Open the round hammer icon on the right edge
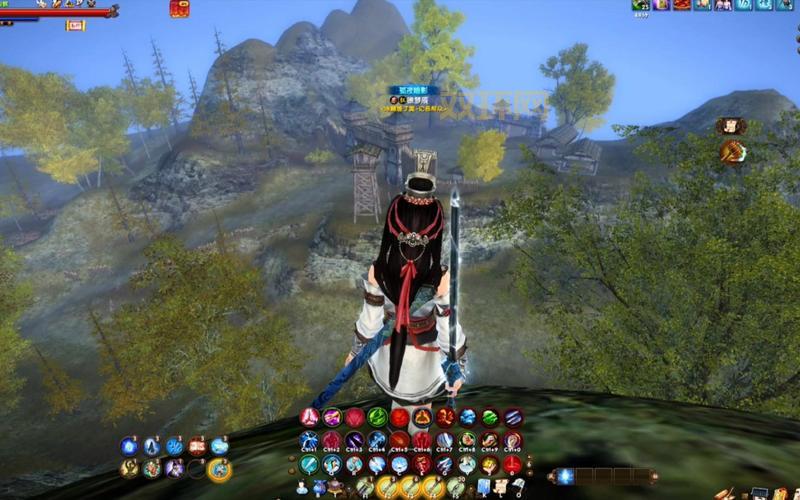This screenshot has height=500, width=800. tap(732, 151)
